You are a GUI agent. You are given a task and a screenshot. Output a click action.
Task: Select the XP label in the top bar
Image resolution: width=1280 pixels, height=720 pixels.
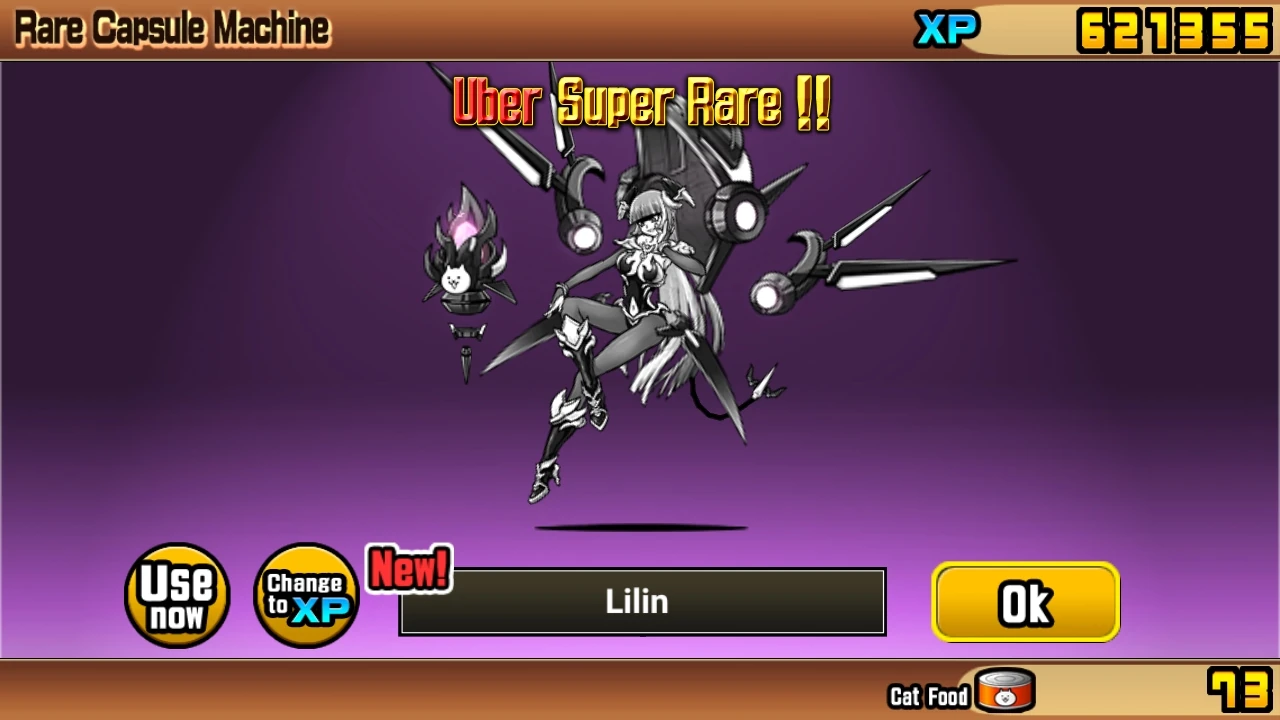tap(946, 28)
